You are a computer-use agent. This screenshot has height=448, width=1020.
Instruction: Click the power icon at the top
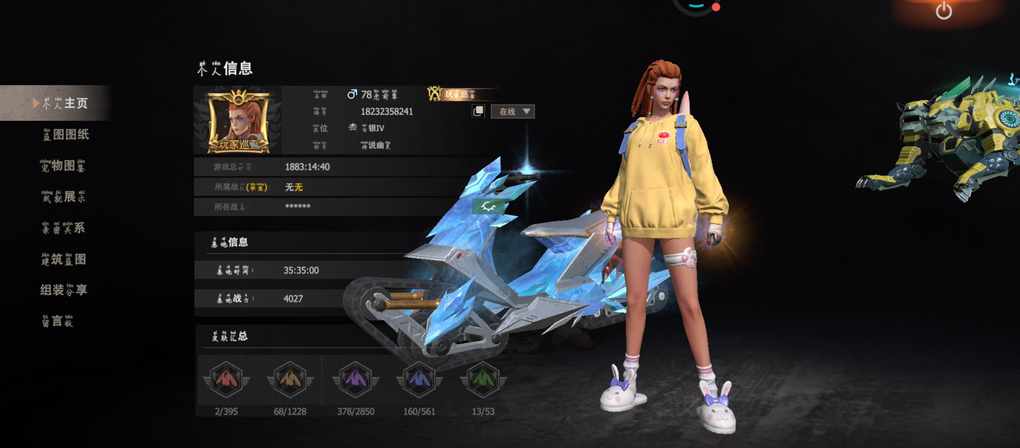point(943,11)
